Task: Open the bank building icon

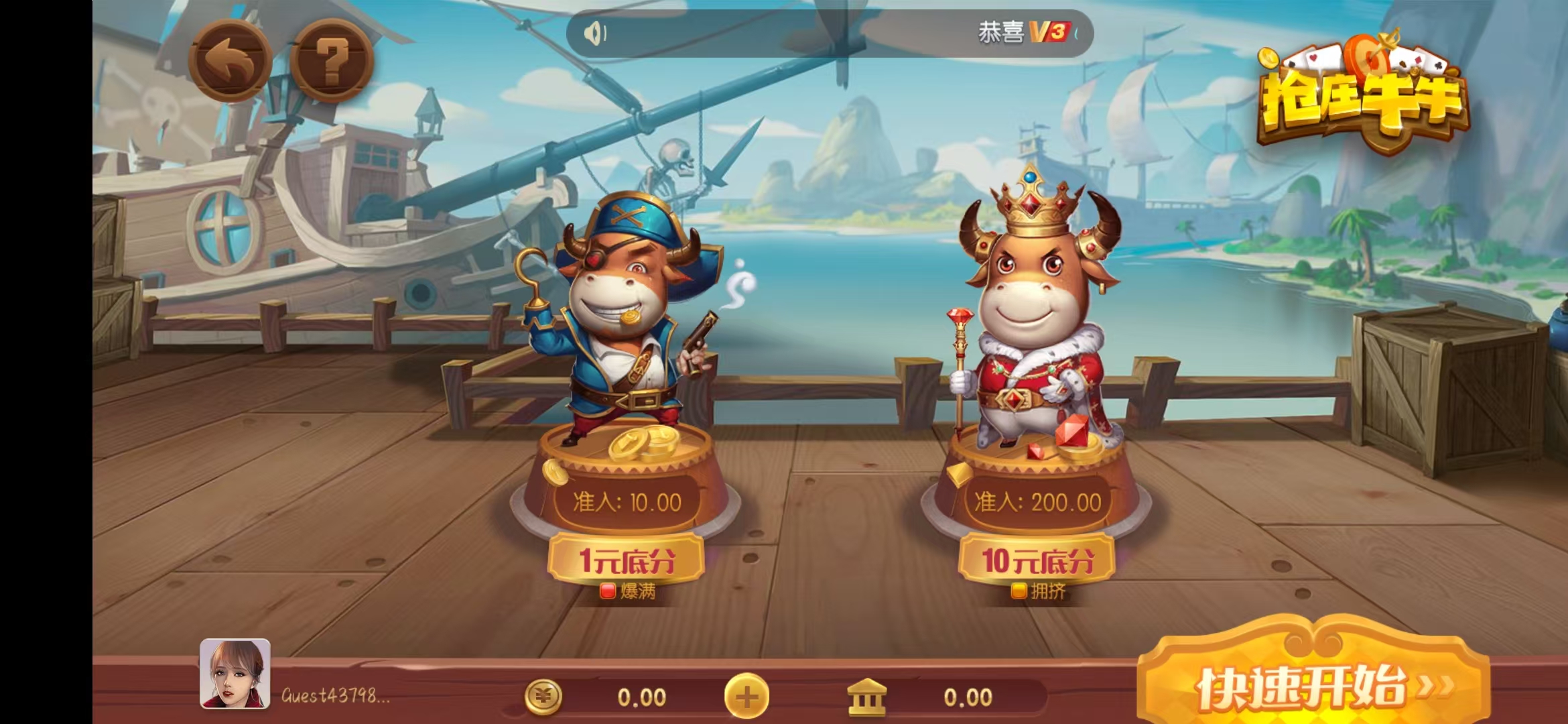Action: pyautogui.click(x=867, y=697)
